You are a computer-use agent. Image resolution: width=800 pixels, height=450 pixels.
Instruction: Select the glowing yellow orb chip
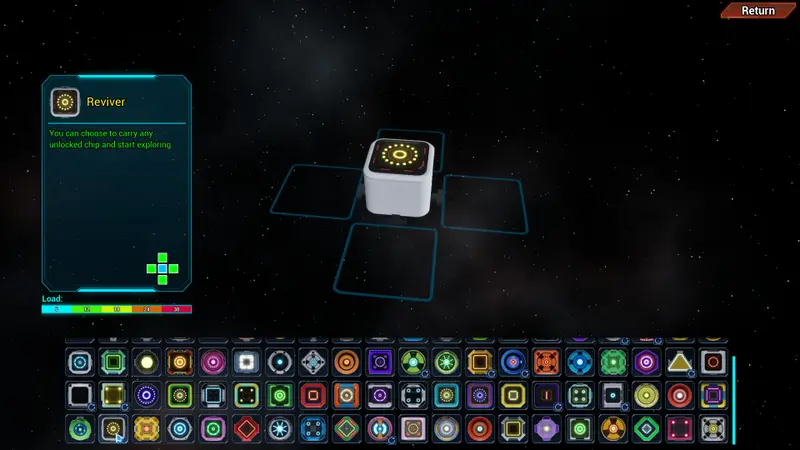[146, 362]
